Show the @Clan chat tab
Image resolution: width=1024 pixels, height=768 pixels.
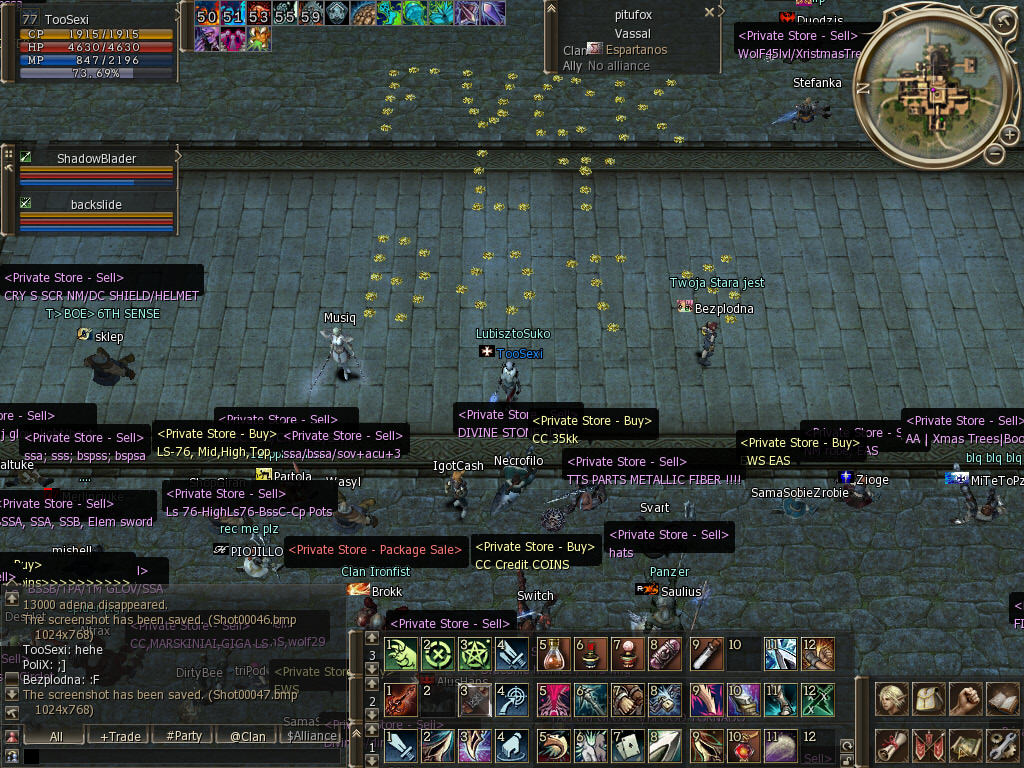point(248,736)
